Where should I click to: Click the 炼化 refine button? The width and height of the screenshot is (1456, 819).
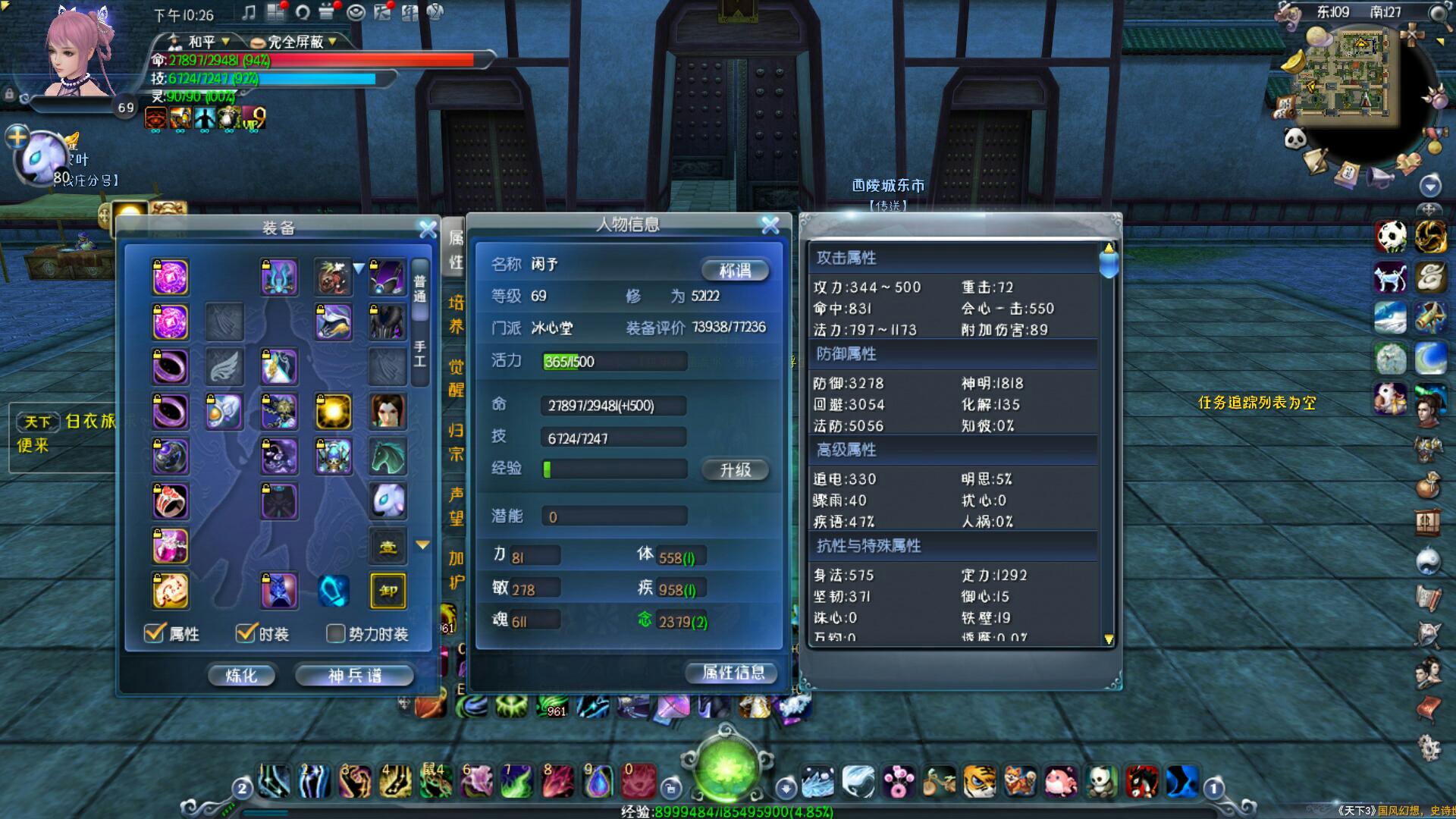[241, 675]
